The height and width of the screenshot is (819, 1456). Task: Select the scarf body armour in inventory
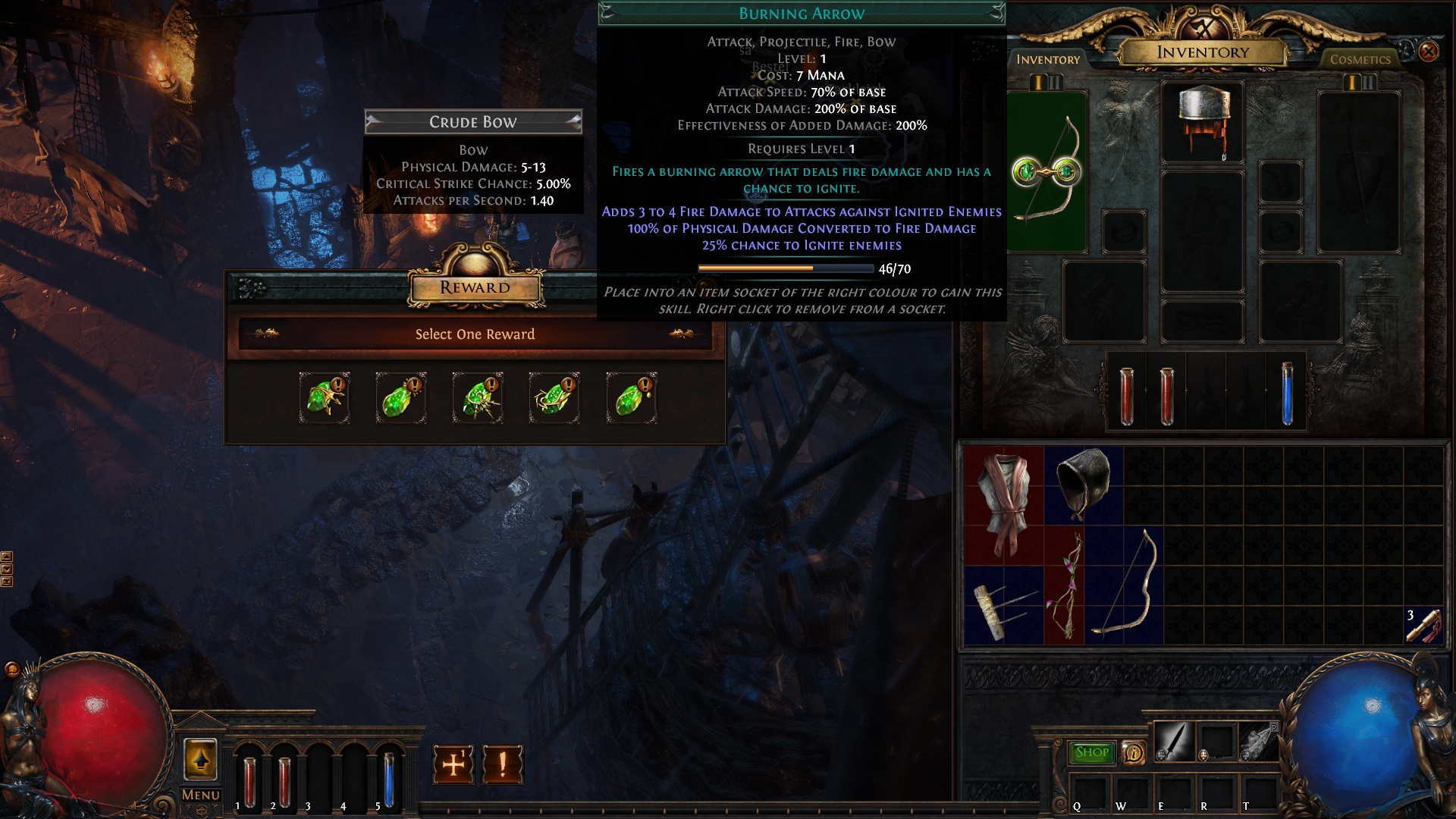pyautogui.click(x=1003, y=504)
